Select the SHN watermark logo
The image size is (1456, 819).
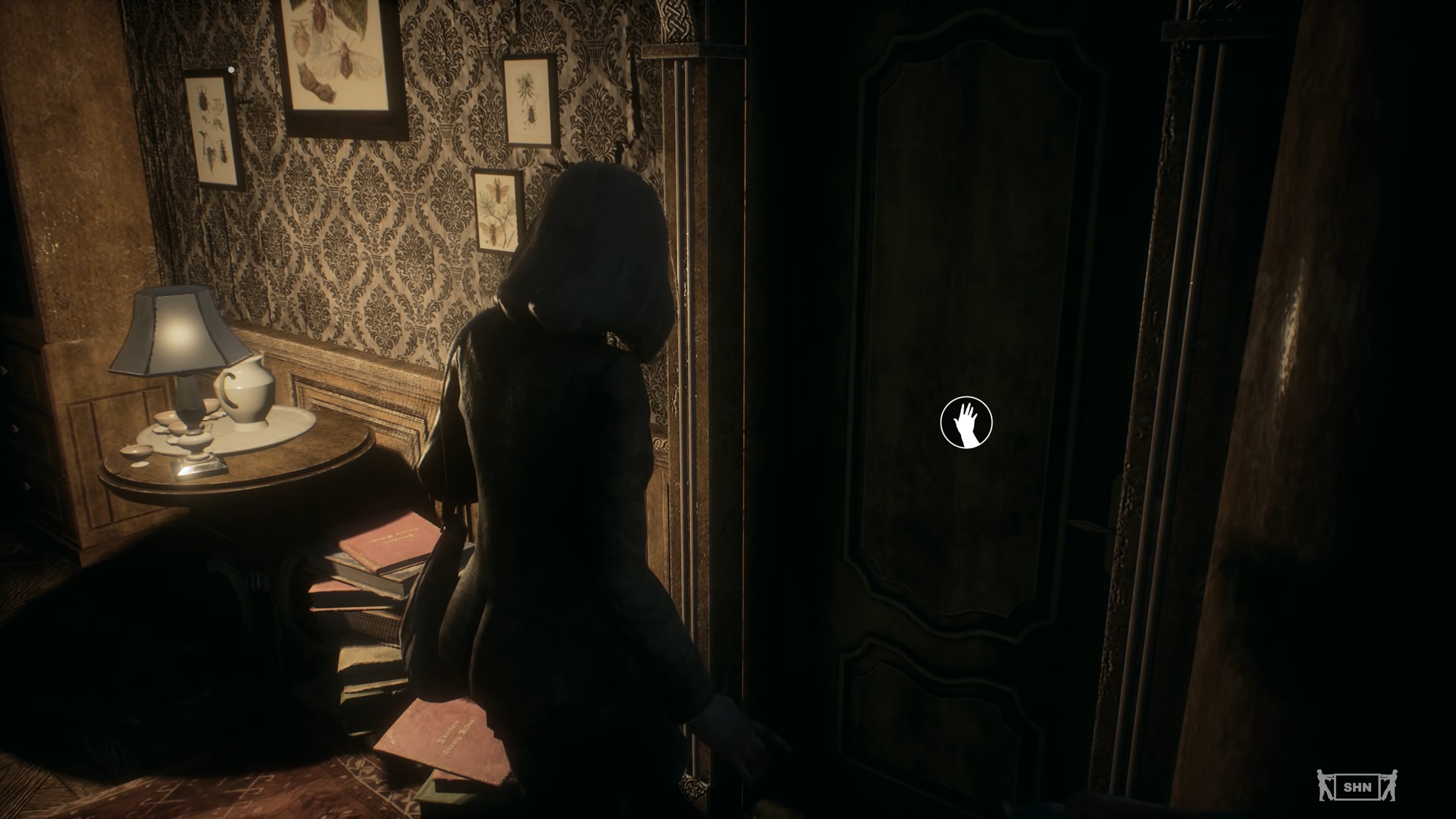[1357, 786]
